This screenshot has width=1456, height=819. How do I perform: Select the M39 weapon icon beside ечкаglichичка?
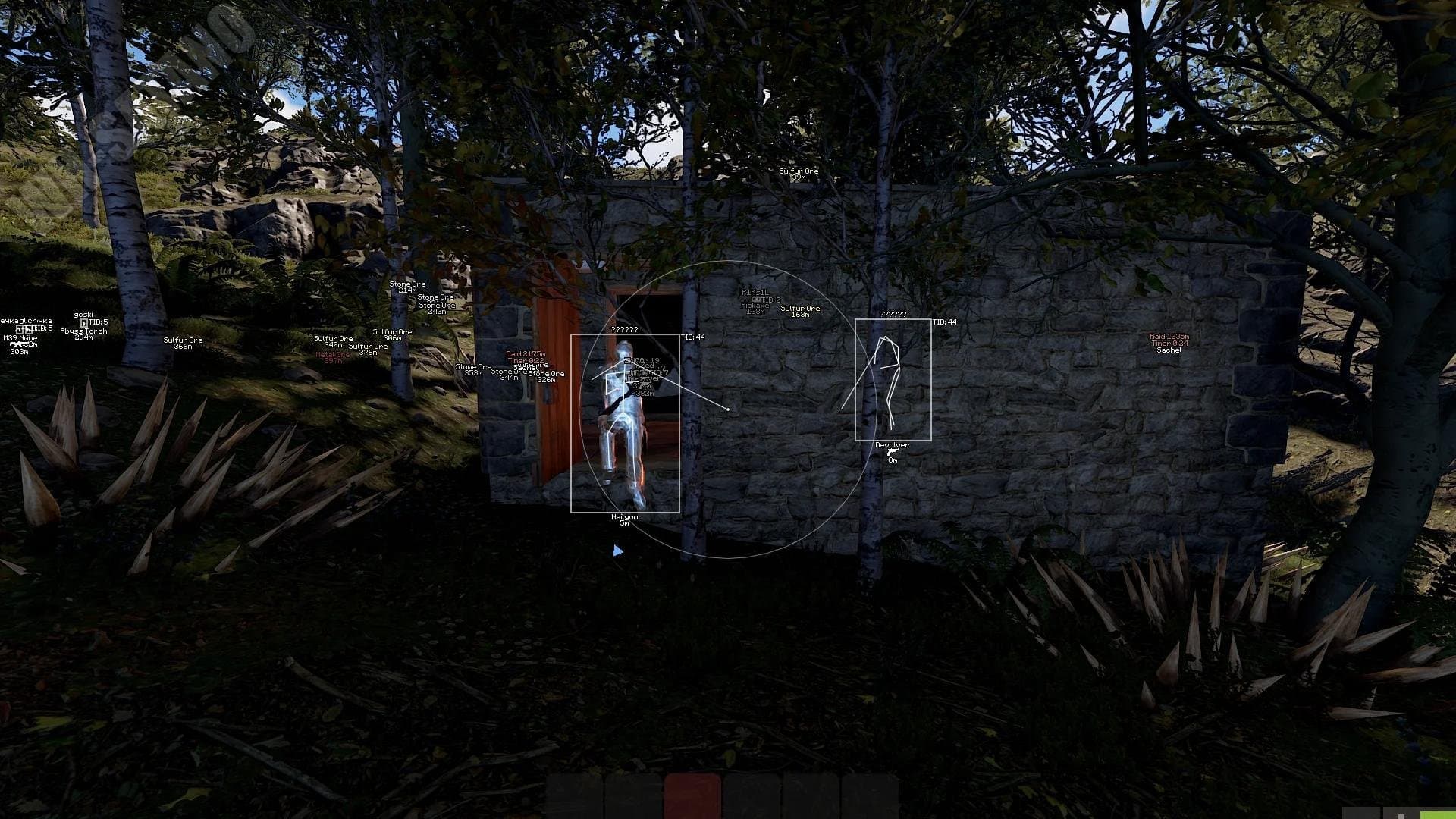(x=17, y=345)
